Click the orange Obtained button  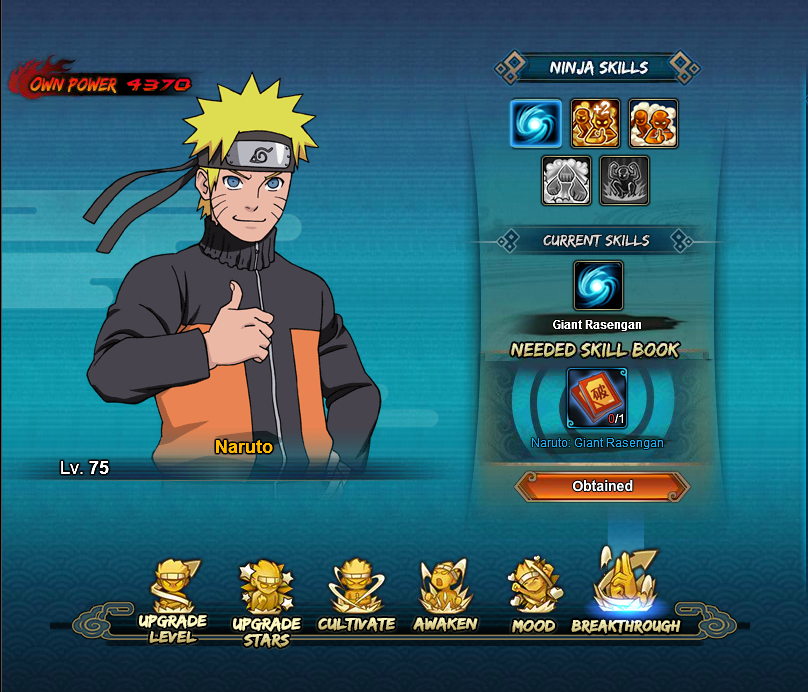tap(602, 486)
